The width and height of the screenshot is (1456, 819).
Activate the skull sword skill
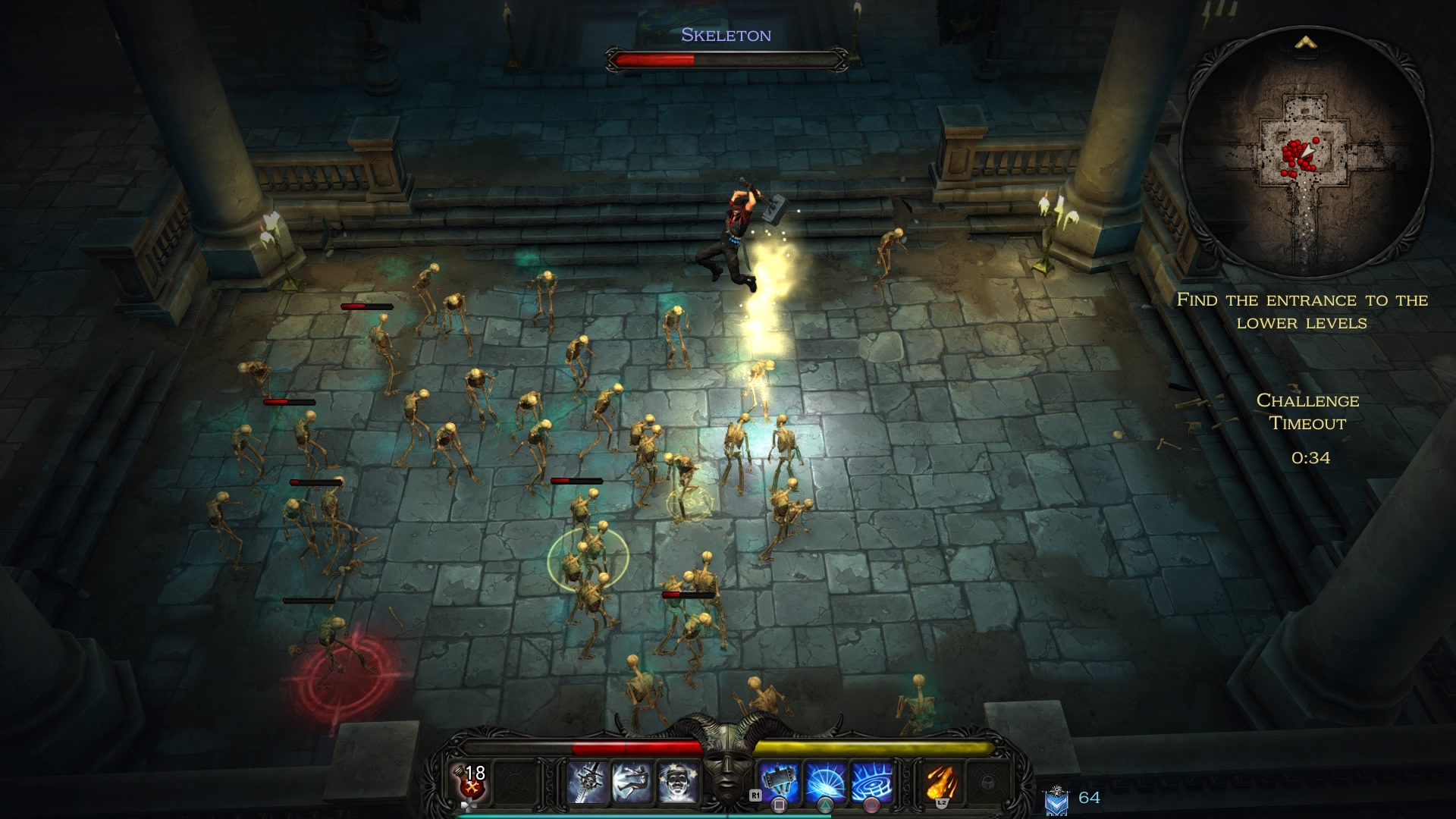pyautogui.click(x=588, y=783)
